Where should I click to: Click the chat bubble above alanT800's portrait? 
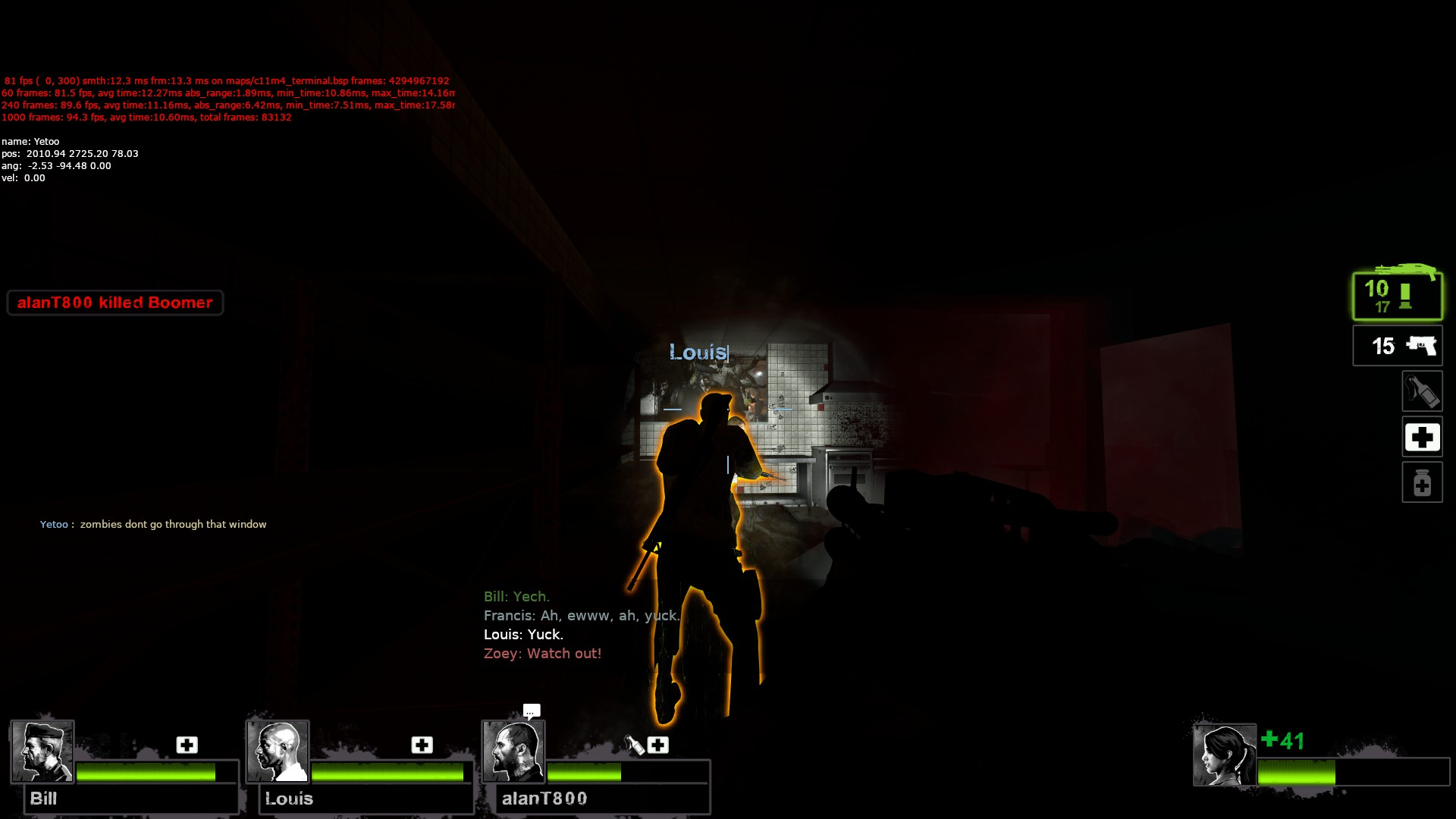click(531, 711)
